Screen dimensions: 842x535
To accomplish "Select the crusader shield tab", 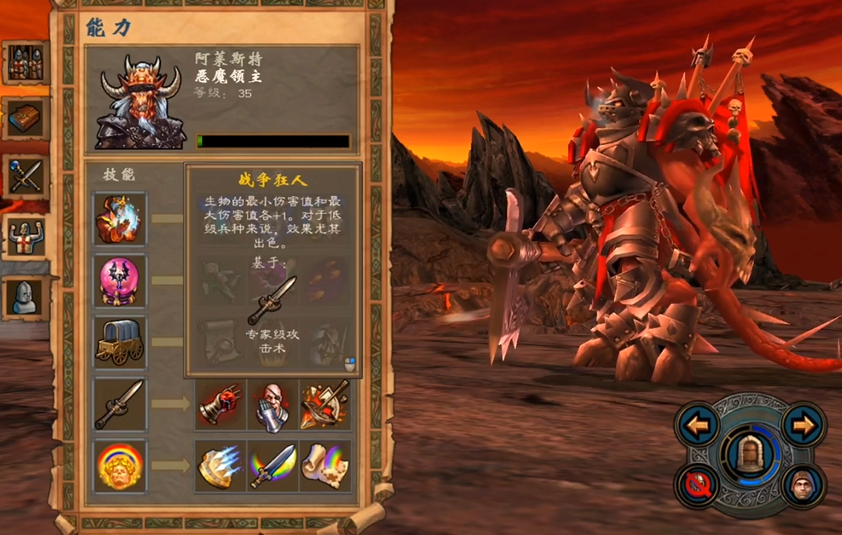I will 24,236.
